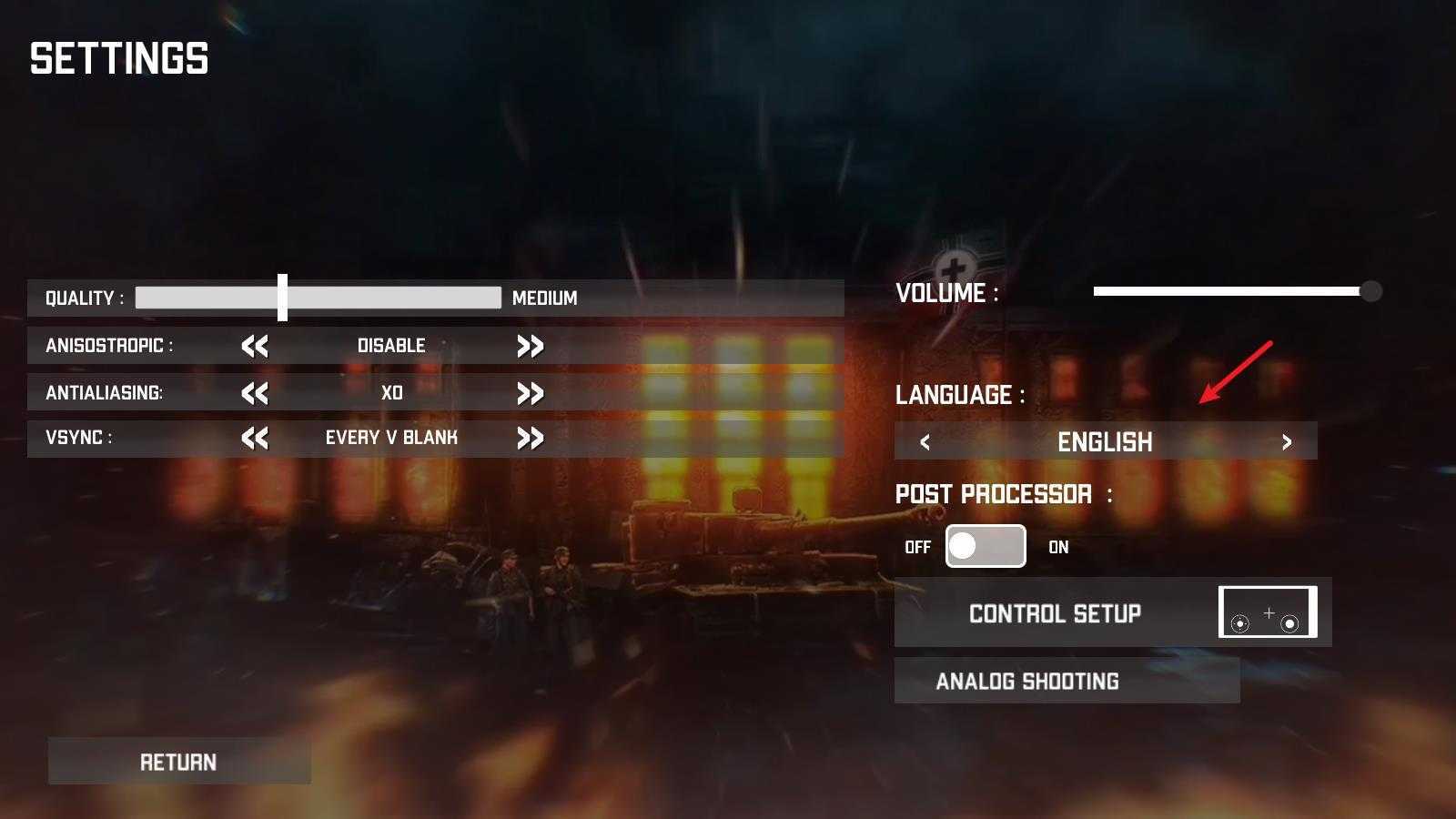
Task: Toggle the Post Processor switch
Action: pyautogui.click(x=986, y=546)
